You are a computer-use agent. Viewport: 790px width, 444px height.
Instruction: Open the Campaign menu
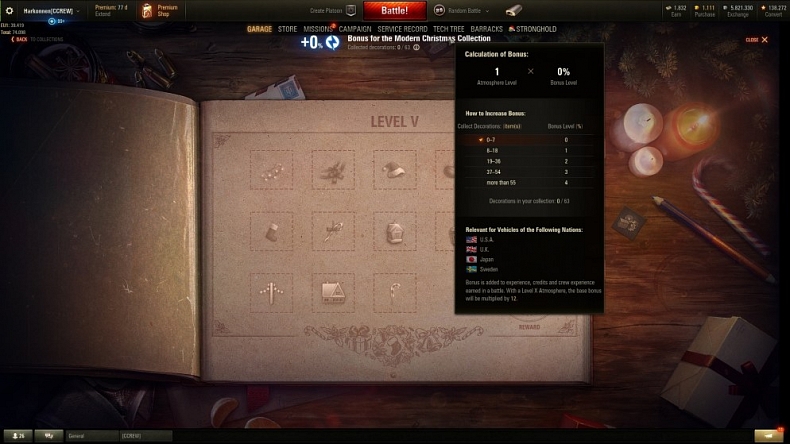coord(355,29)
